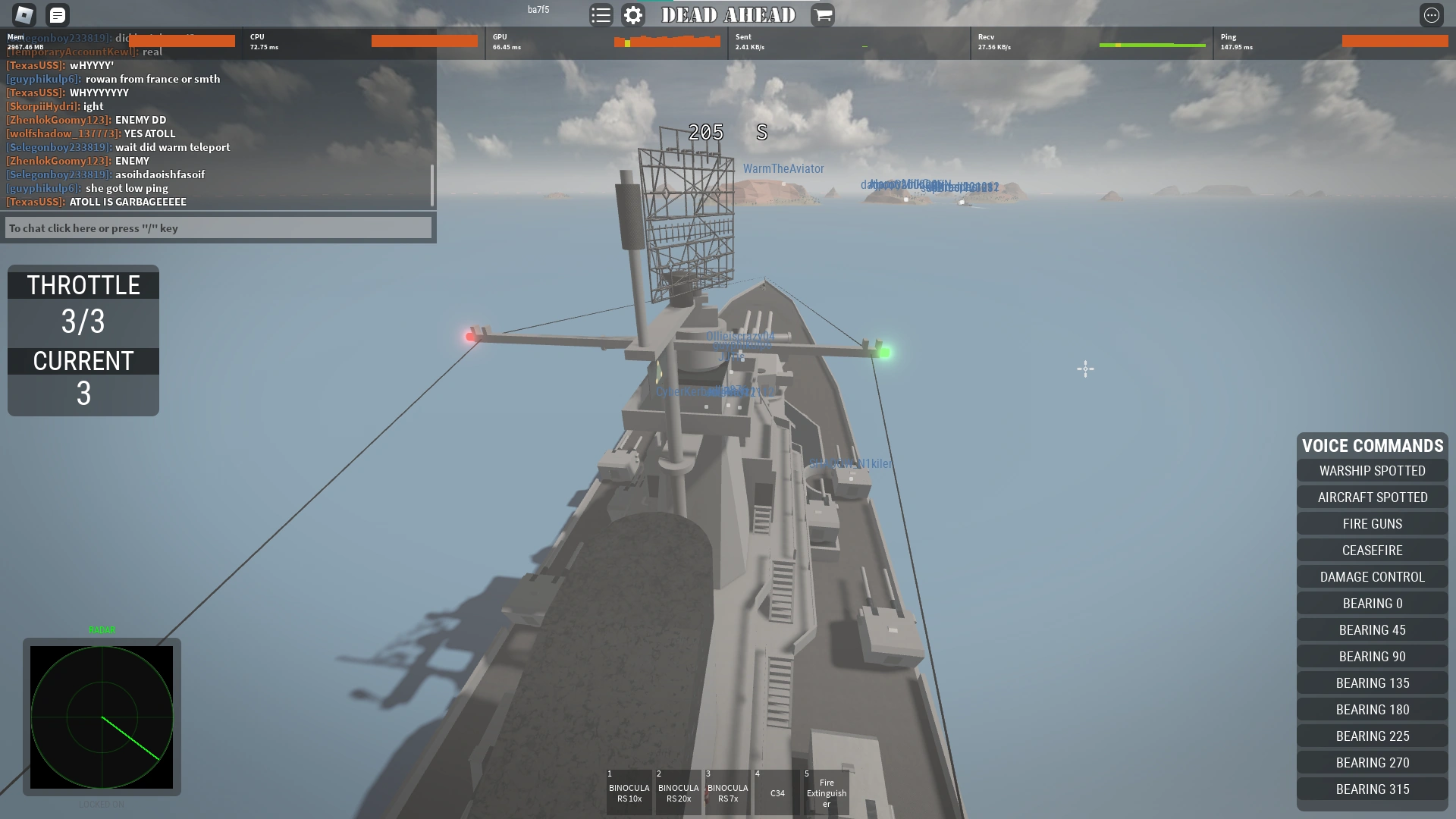
Task: Select the Binoculars RS 7x slot
Action: click(x=726, y=792)
